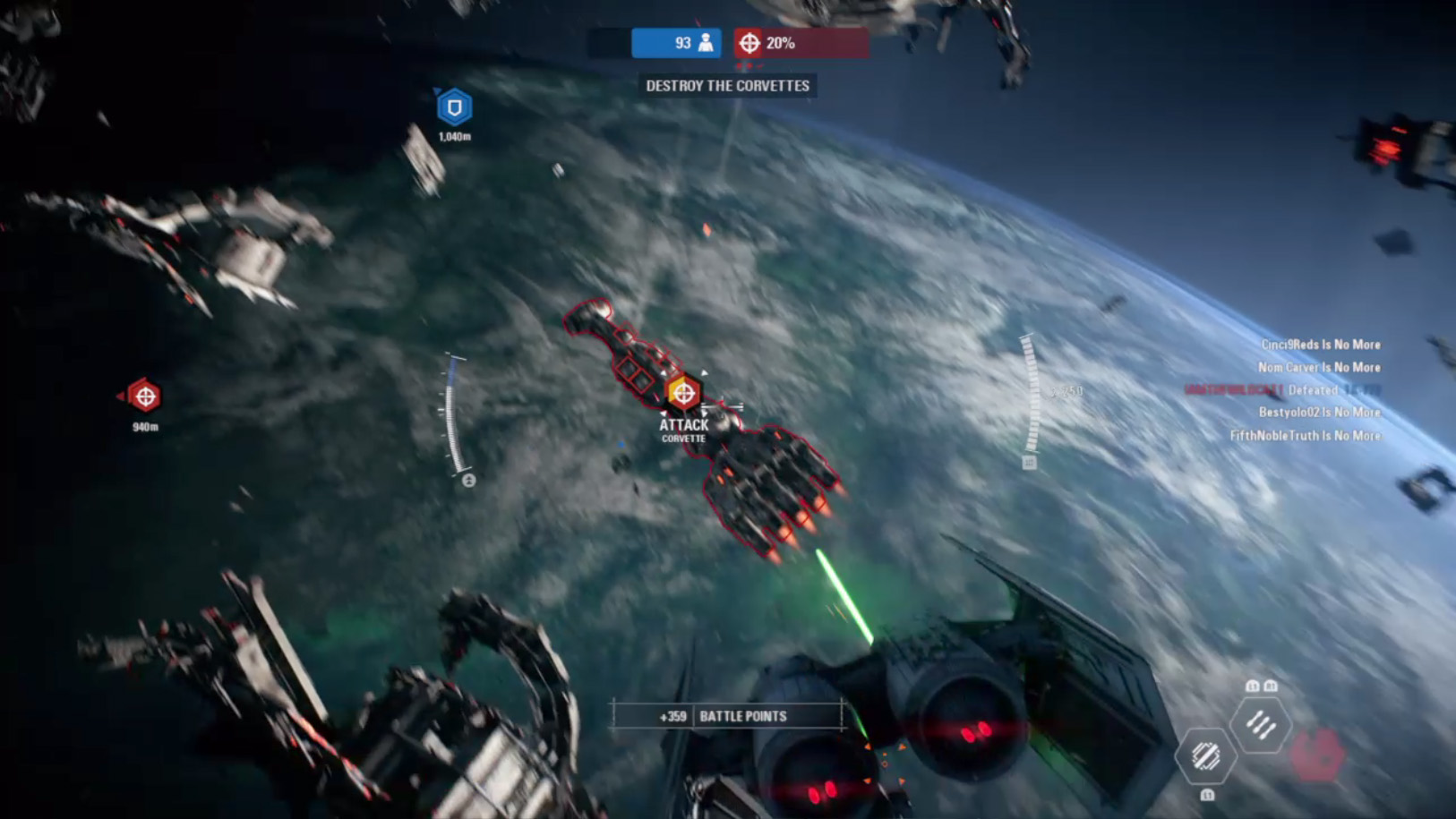1456x819 pixels.
Task: Target the red crosshair marker at 940m
Action: 144,396
